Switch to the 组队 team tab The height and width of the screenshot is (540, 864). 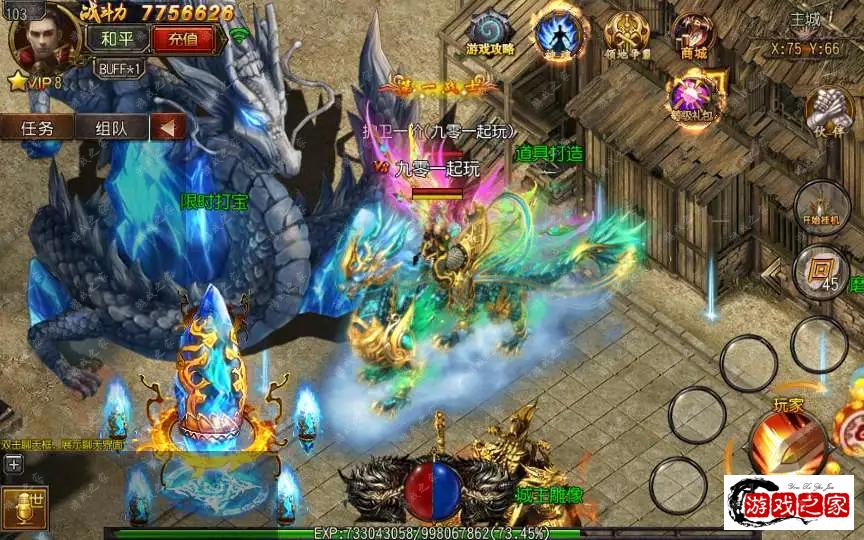point(110,128)
